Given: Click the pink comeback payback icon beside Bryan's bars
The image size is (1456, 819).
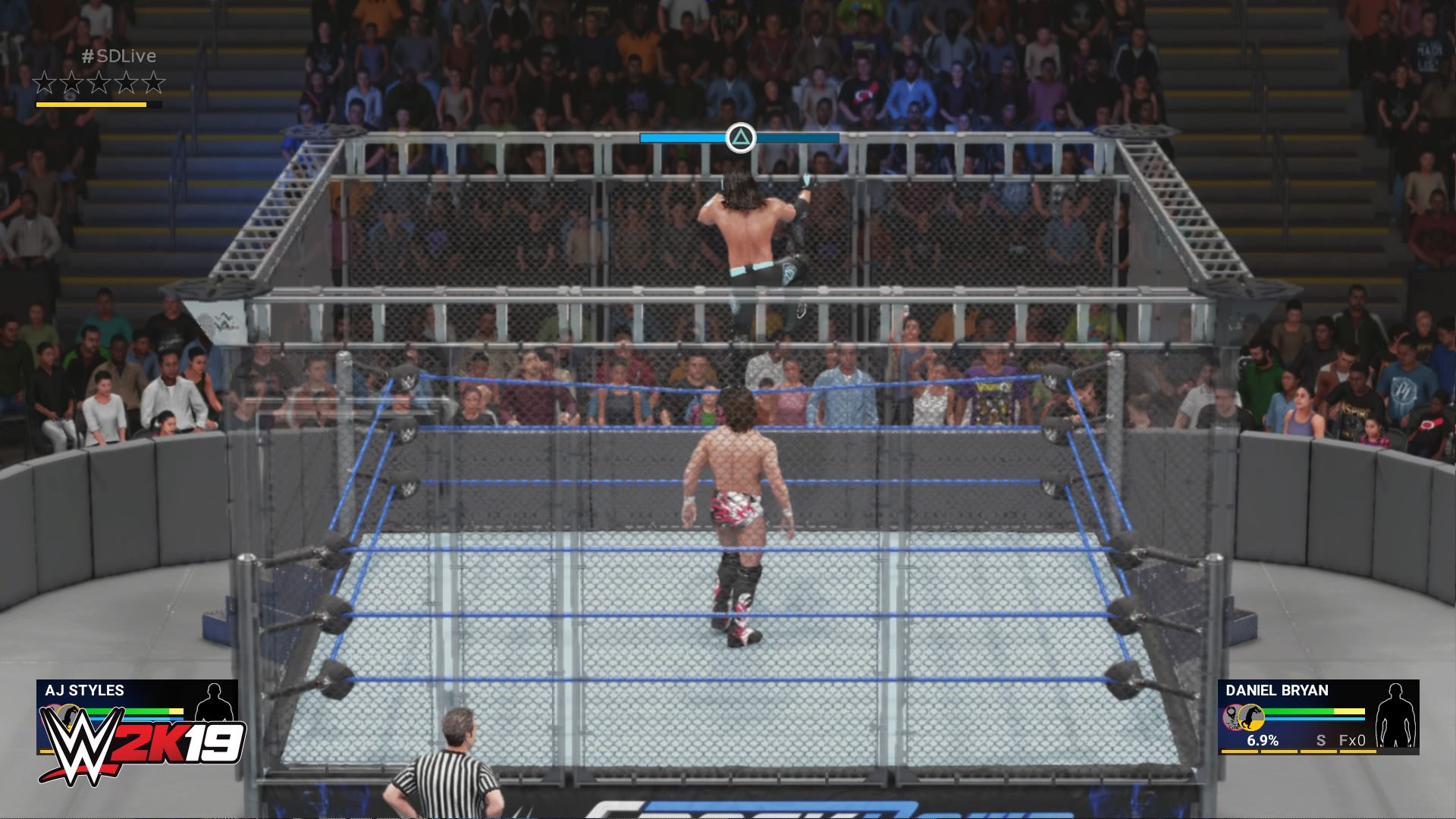Looking at the screenshot, I should coord(1230,719).
